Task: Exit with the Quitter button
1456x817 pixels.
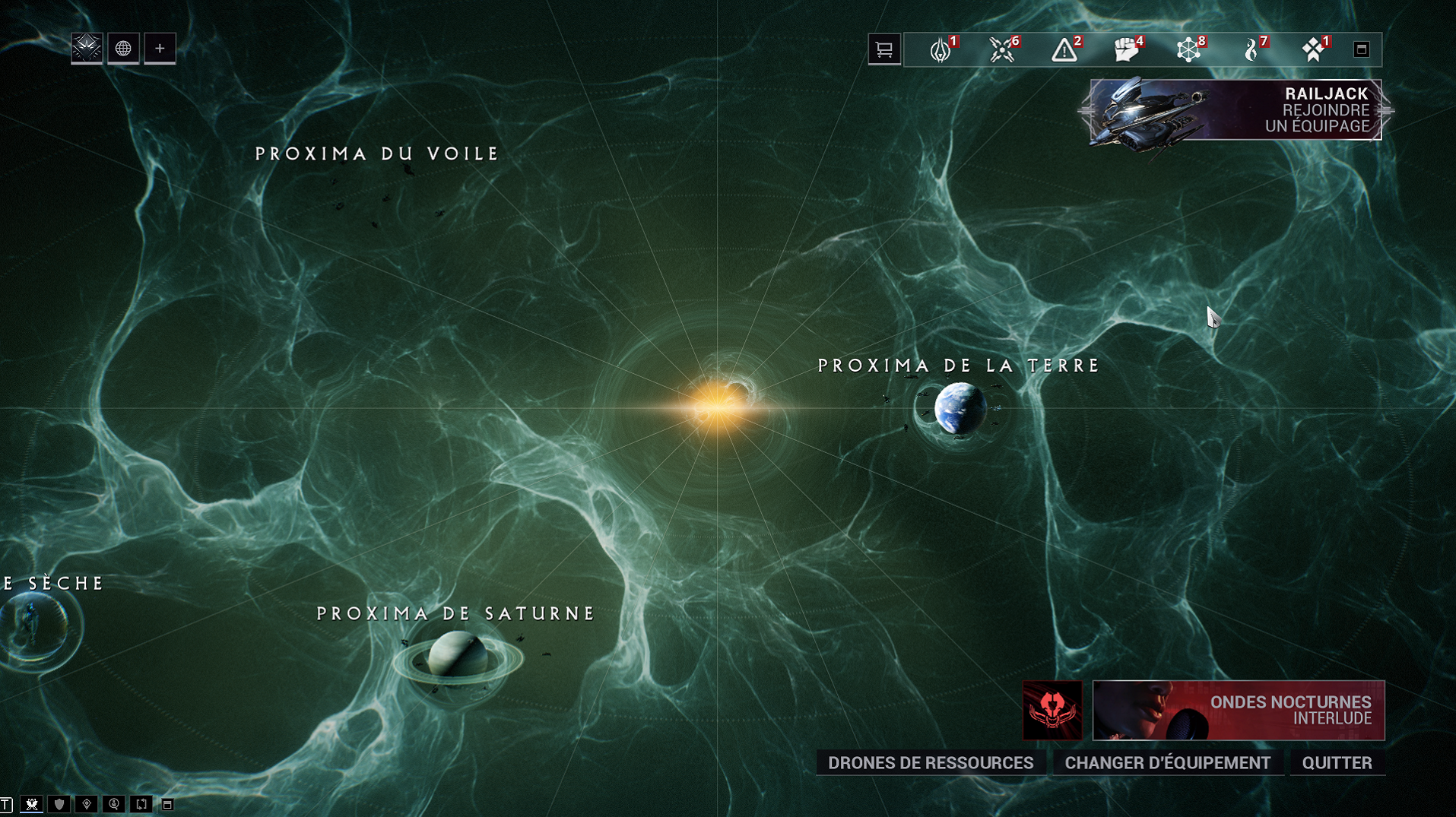Action: click(x=1337, y=762)
